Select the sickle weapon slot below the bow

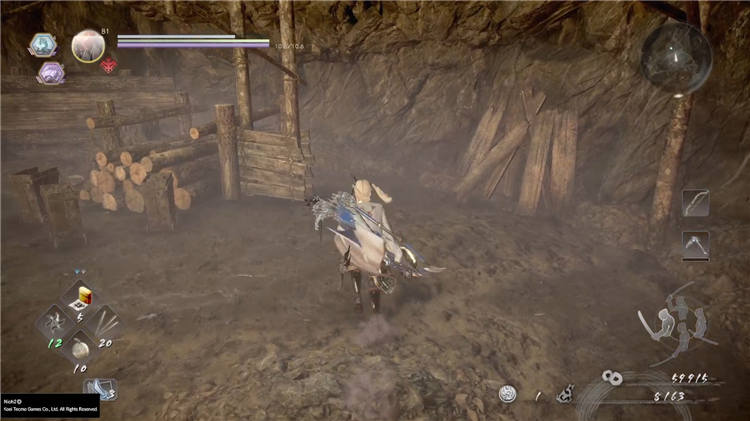pos(695,245)
